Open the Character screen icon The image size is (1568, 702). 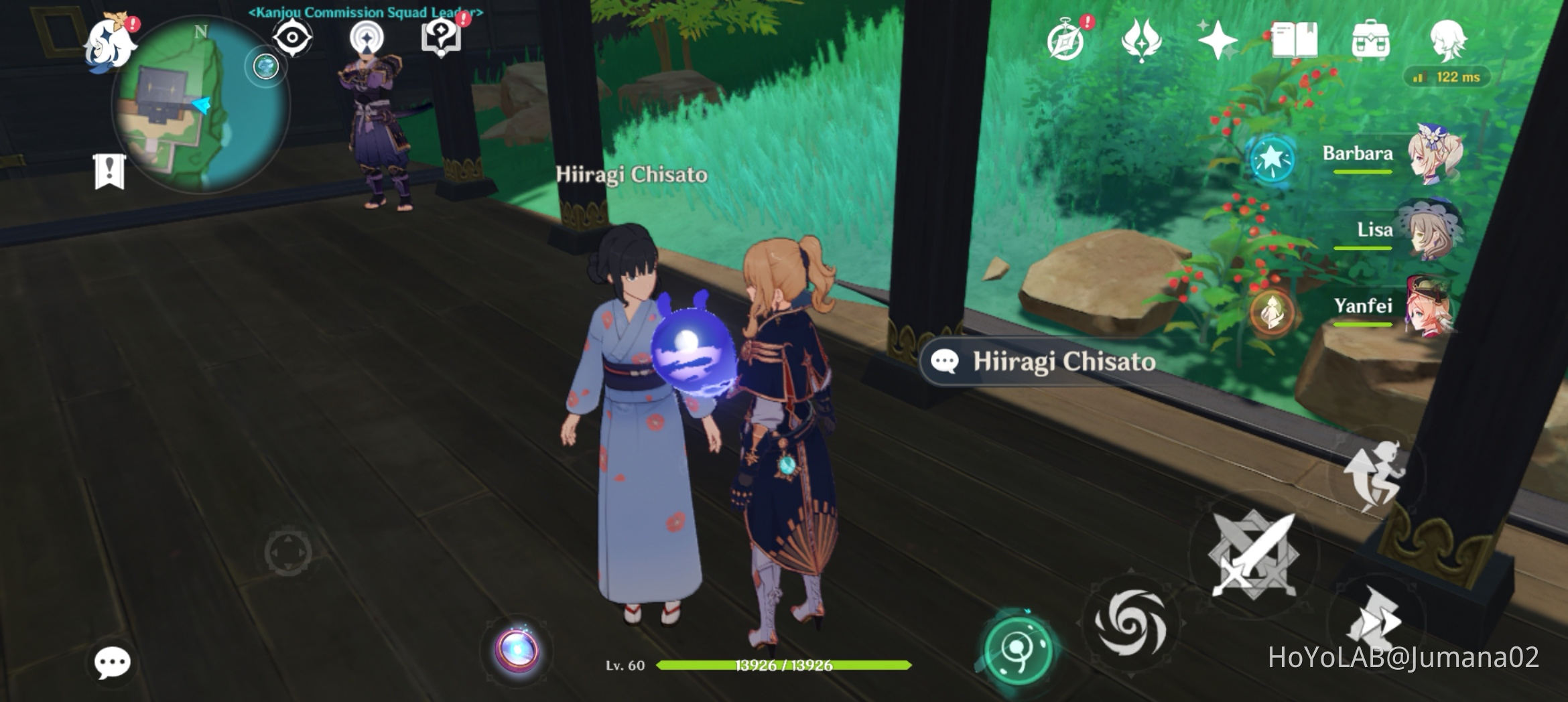1449,41
